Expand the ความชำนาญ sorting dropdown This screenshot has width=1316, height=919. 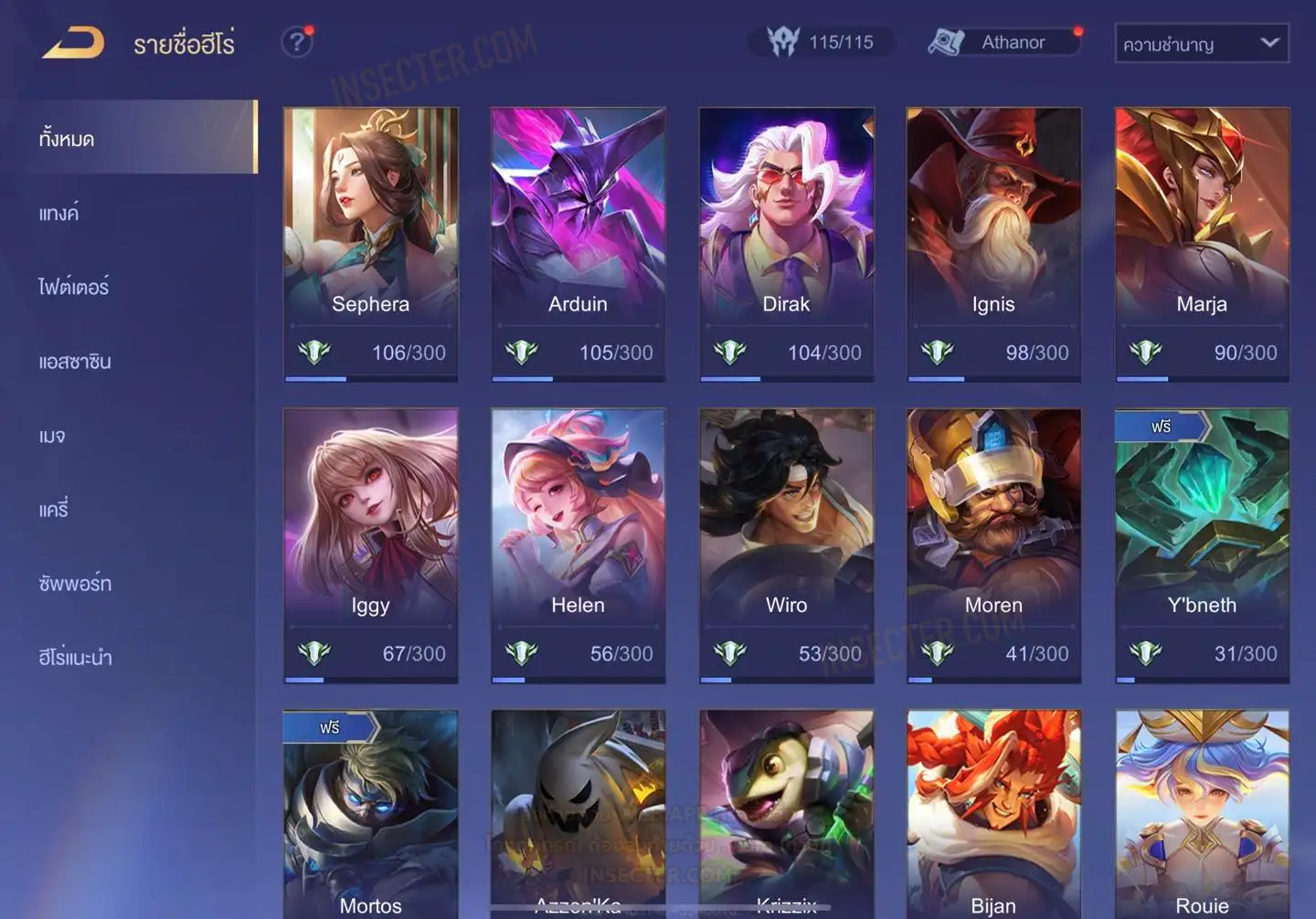click(1201, 44)
